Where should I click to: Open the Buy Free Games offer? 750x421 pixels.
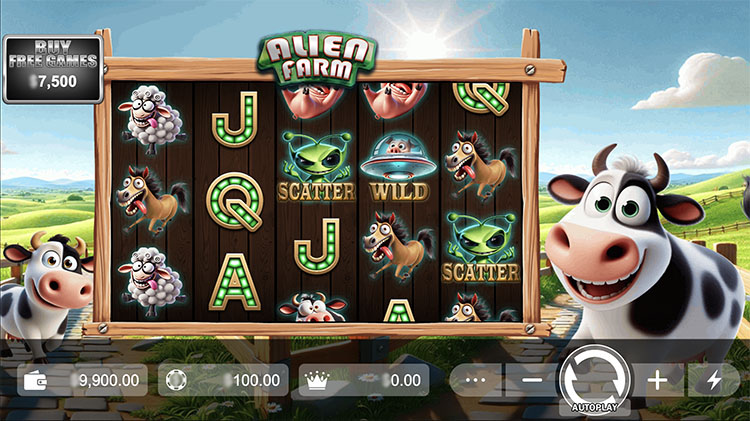pos(52,68)
